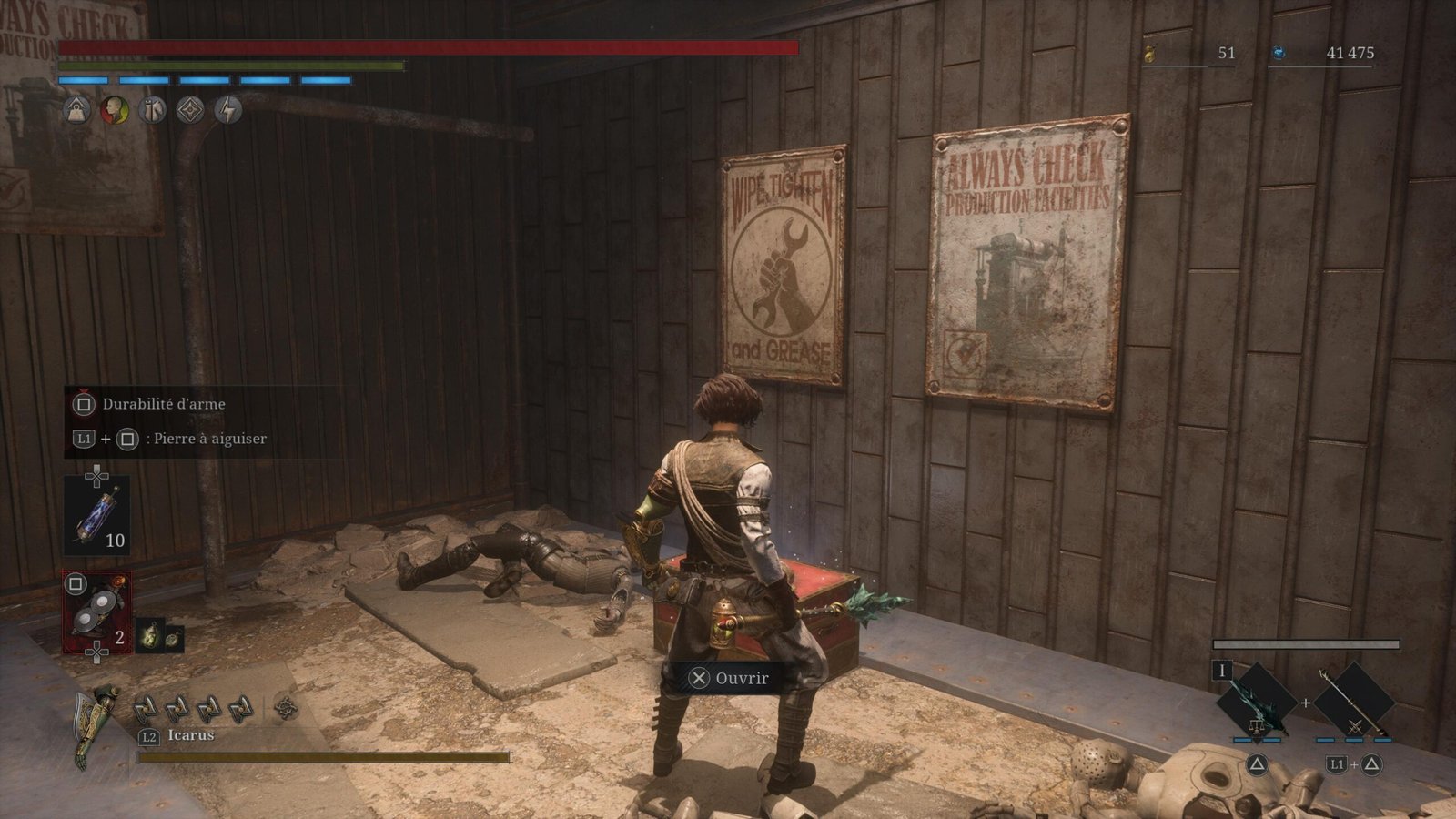Select the Pulse Cell belt slot
Image resolution: width=1456 pixels, height=819 pixels.
click(96, 516)
